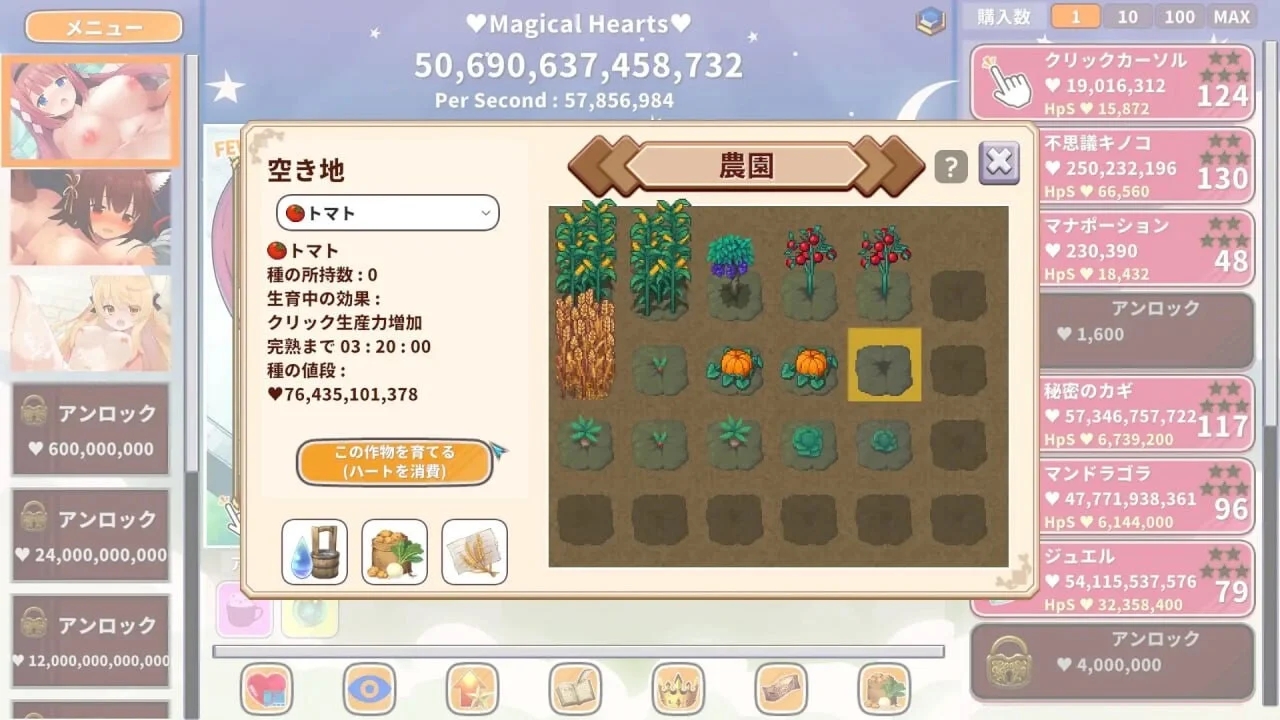Open the vegetable harvest bag icon

coord(394,551)
